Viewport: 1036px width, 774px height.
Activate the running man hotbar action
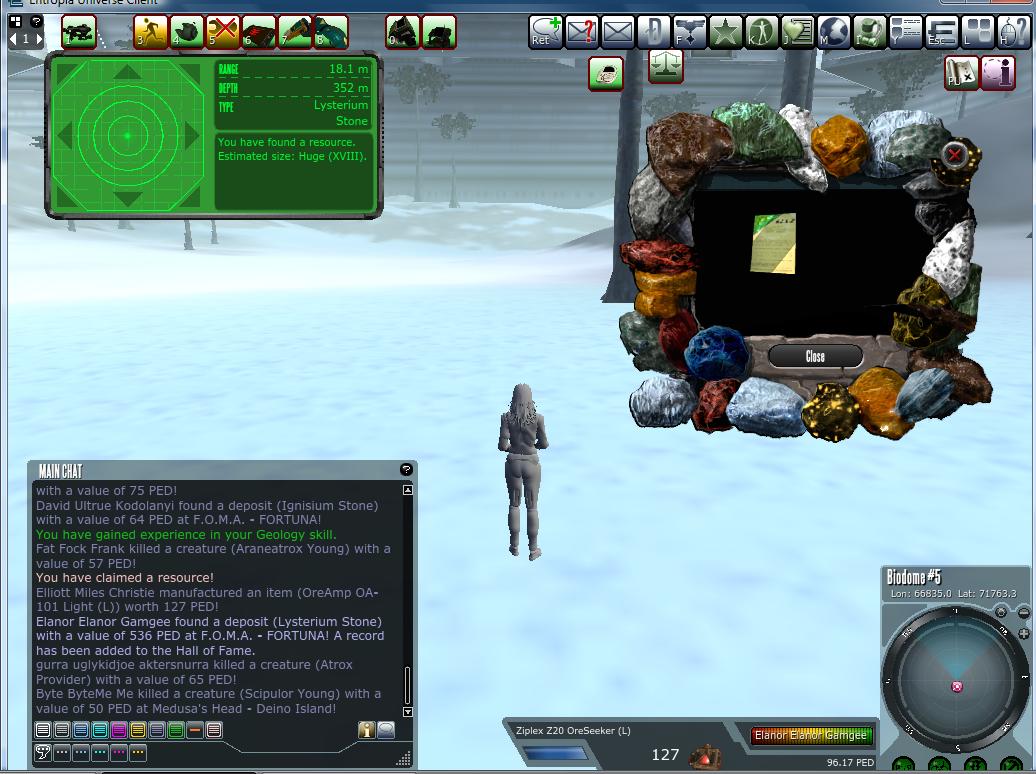[x=151, y=32]
